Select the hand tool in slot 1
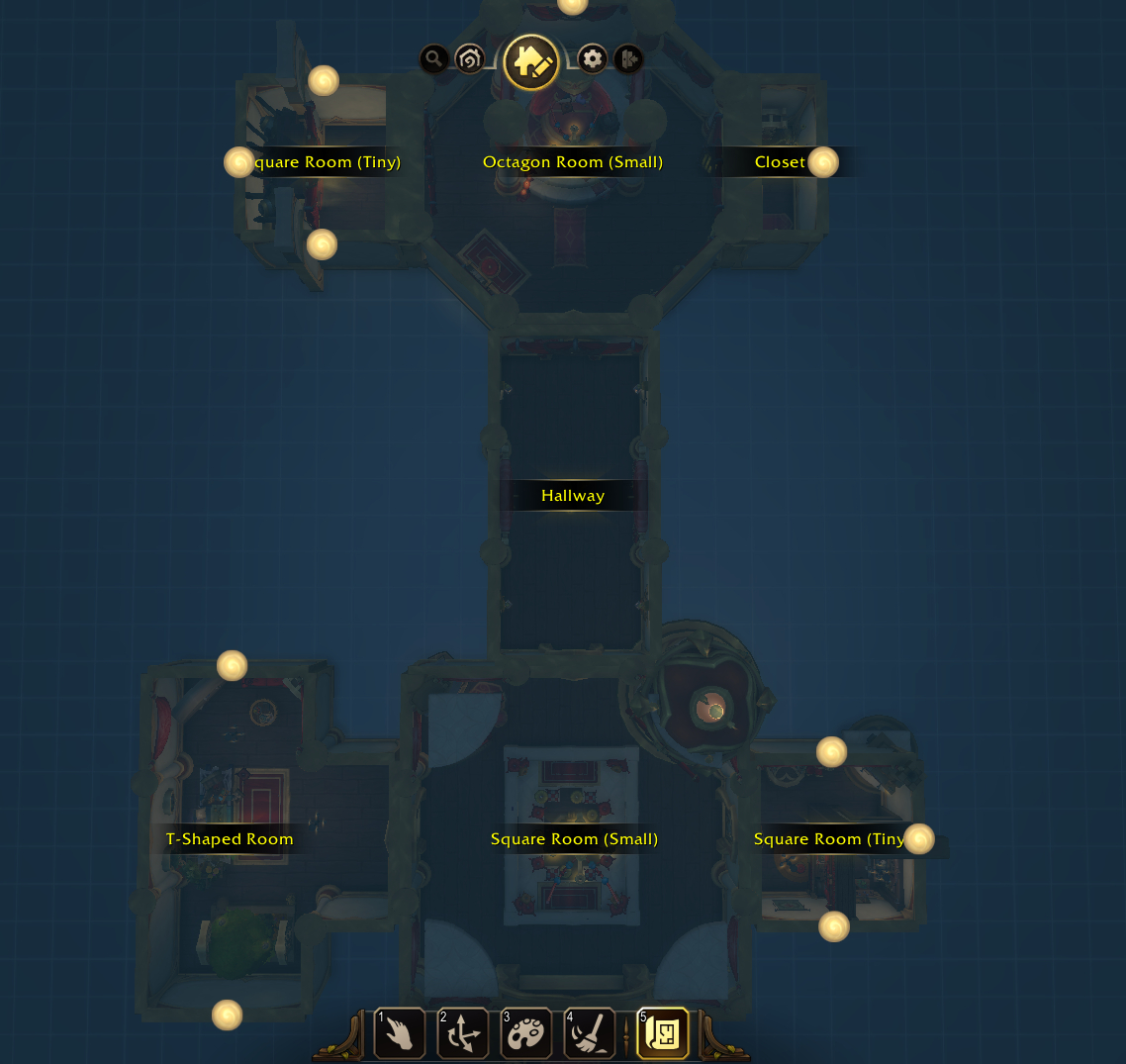The height and width of the screenshot is (1064, 1126). [400, 1033]
